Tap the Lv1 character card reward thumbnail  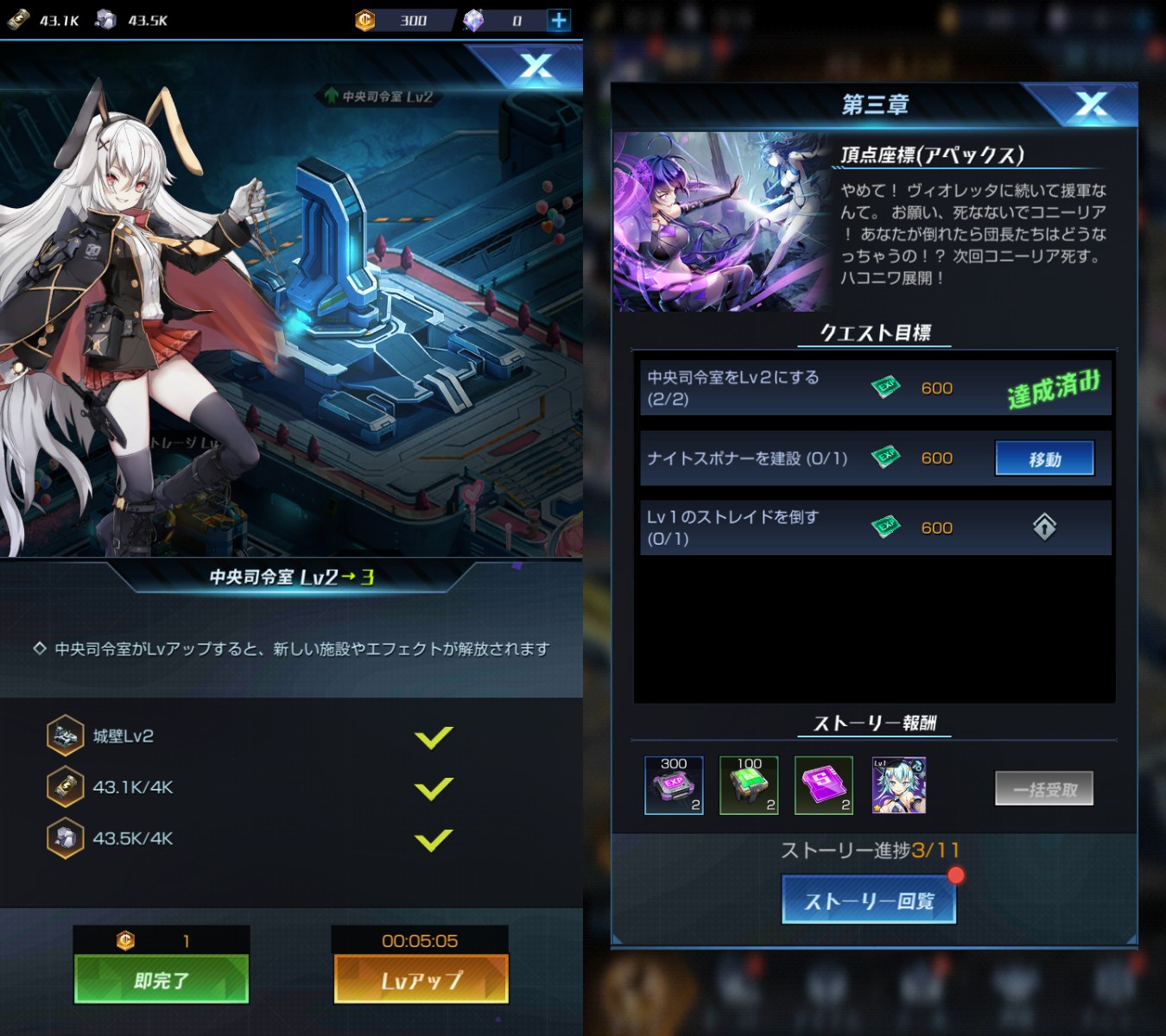point(898,785)
